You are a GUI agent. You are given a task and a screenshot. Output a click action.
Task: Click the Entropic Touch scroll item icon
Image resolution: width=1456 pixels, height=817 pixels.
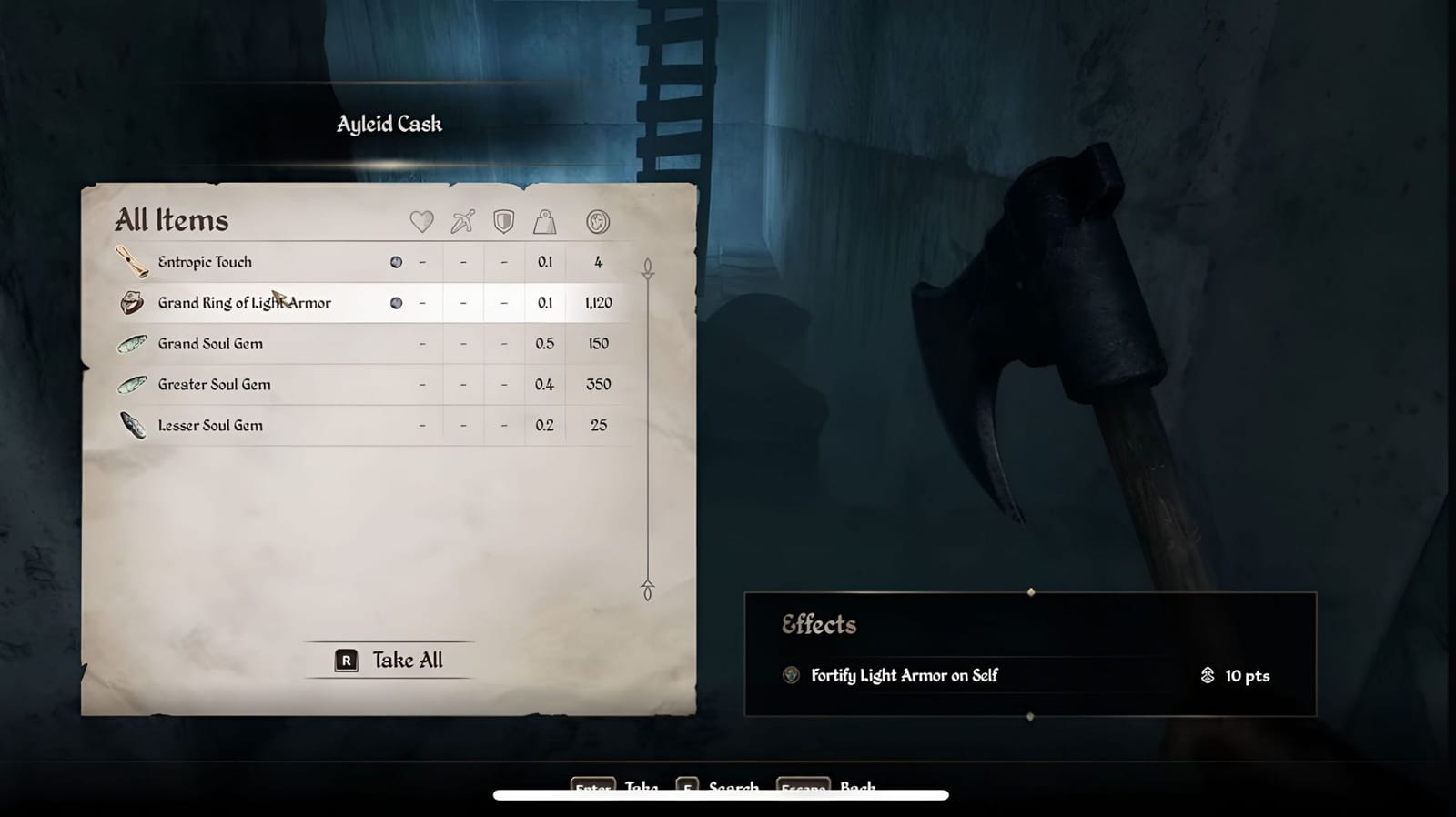click(x=133, y=261)
